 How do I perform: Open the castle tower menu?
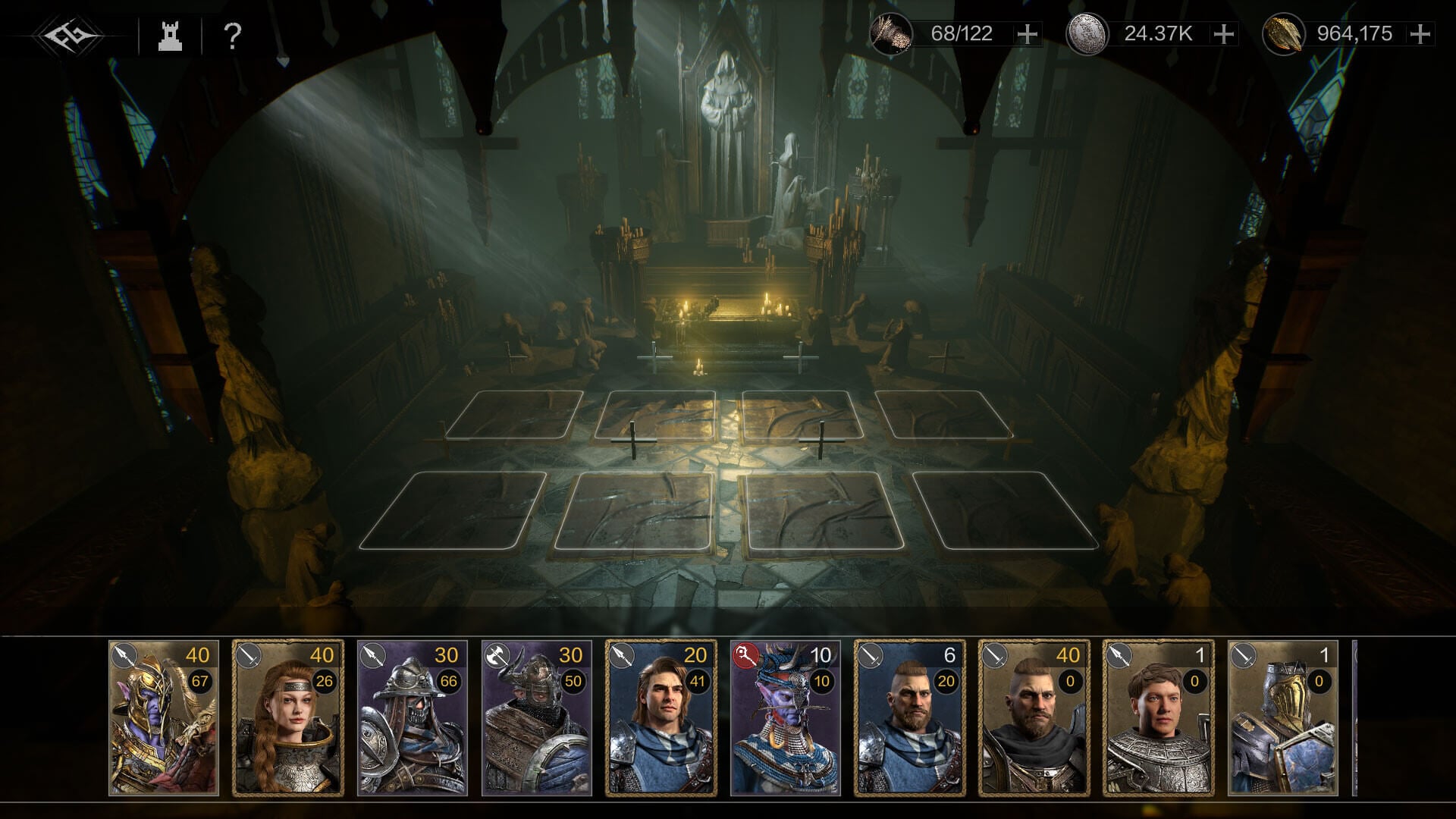[170, 36]
